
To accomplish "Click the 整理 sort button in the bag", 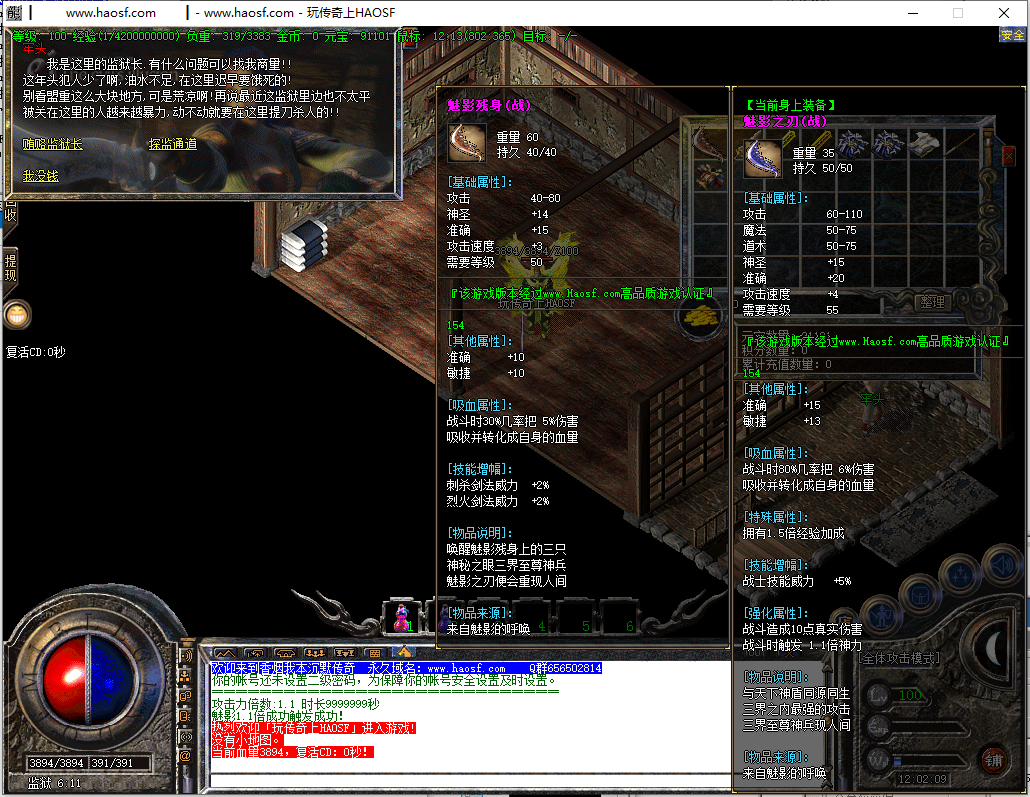I will tap(932, 302).
